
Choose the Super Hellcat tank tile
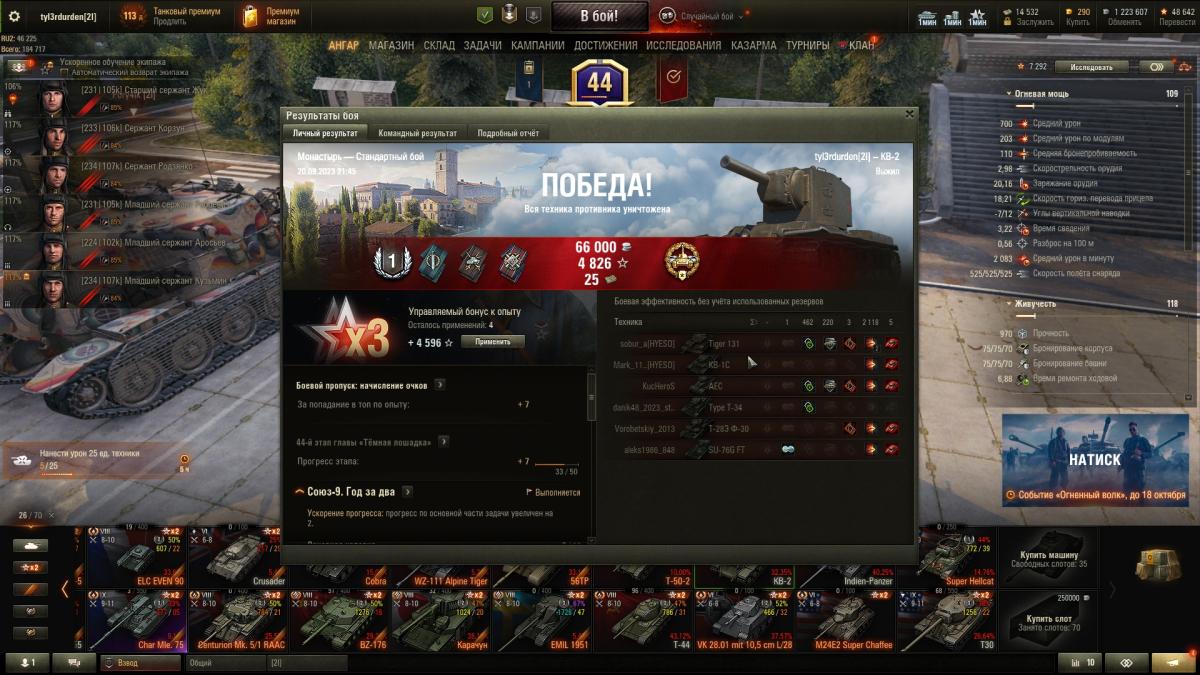(x=957, y=557)
